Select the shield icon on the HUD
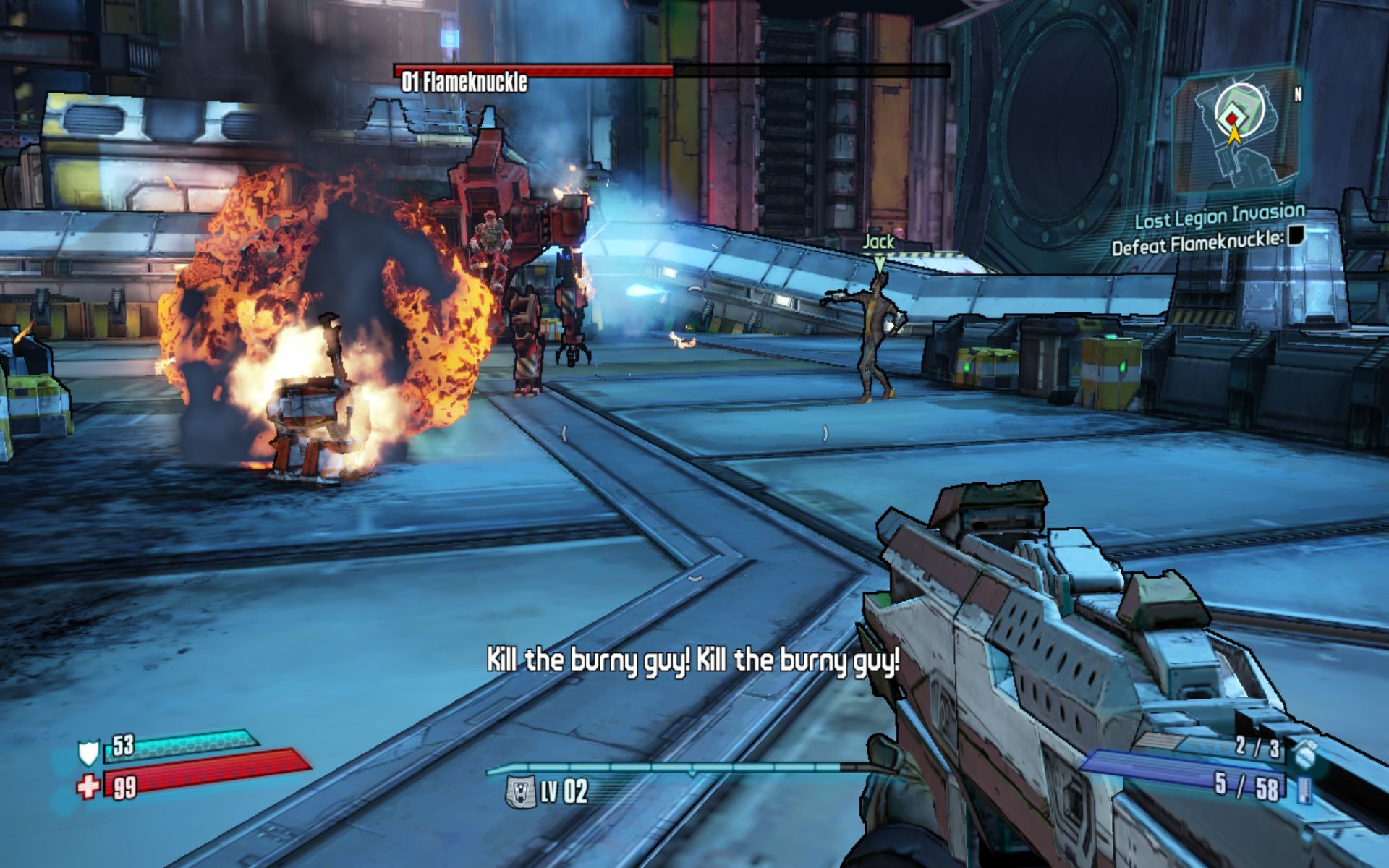The image size is (1389, 868). [88, 753]
